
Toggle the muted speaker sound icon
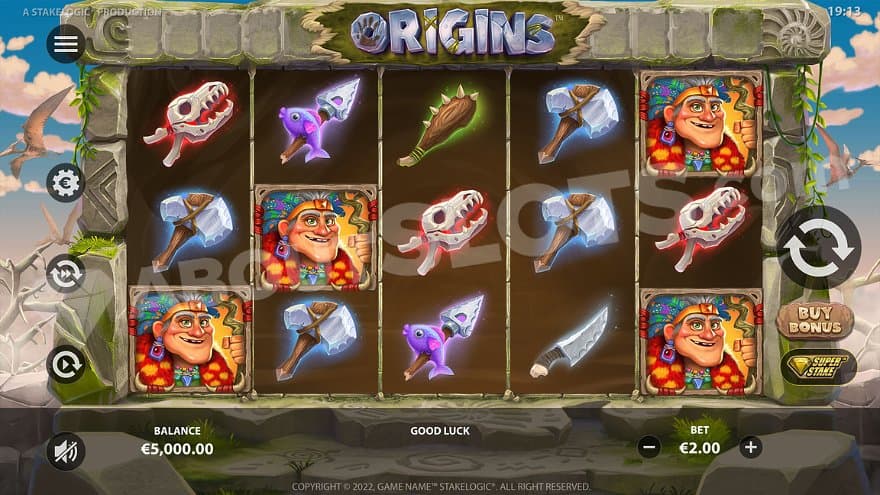pos(65,451)
